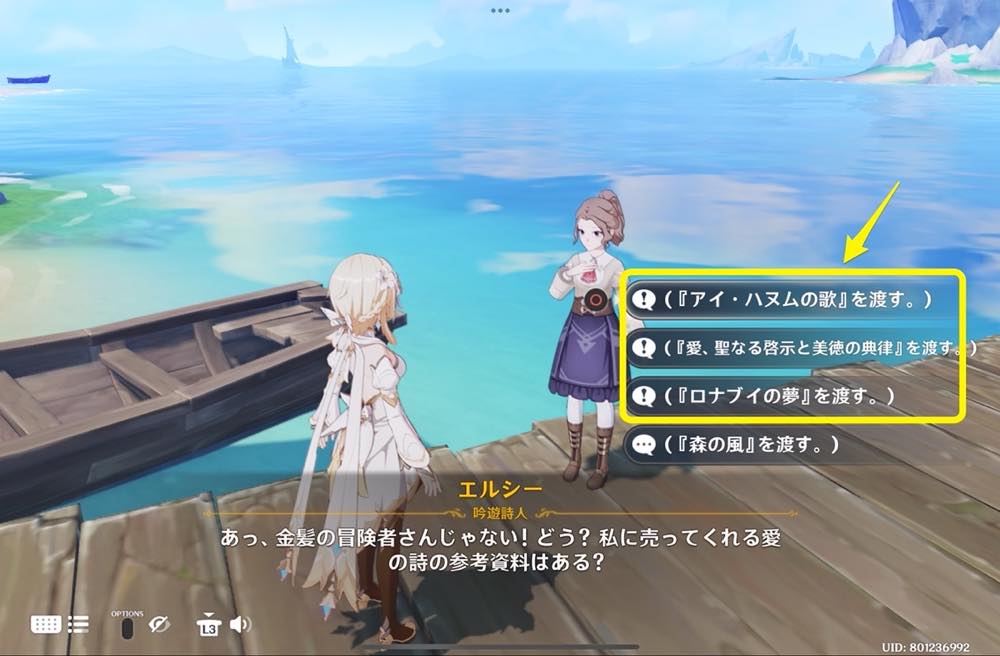
Task: Click the keyboard icon at bottom left
Action: tap(46, 624)
